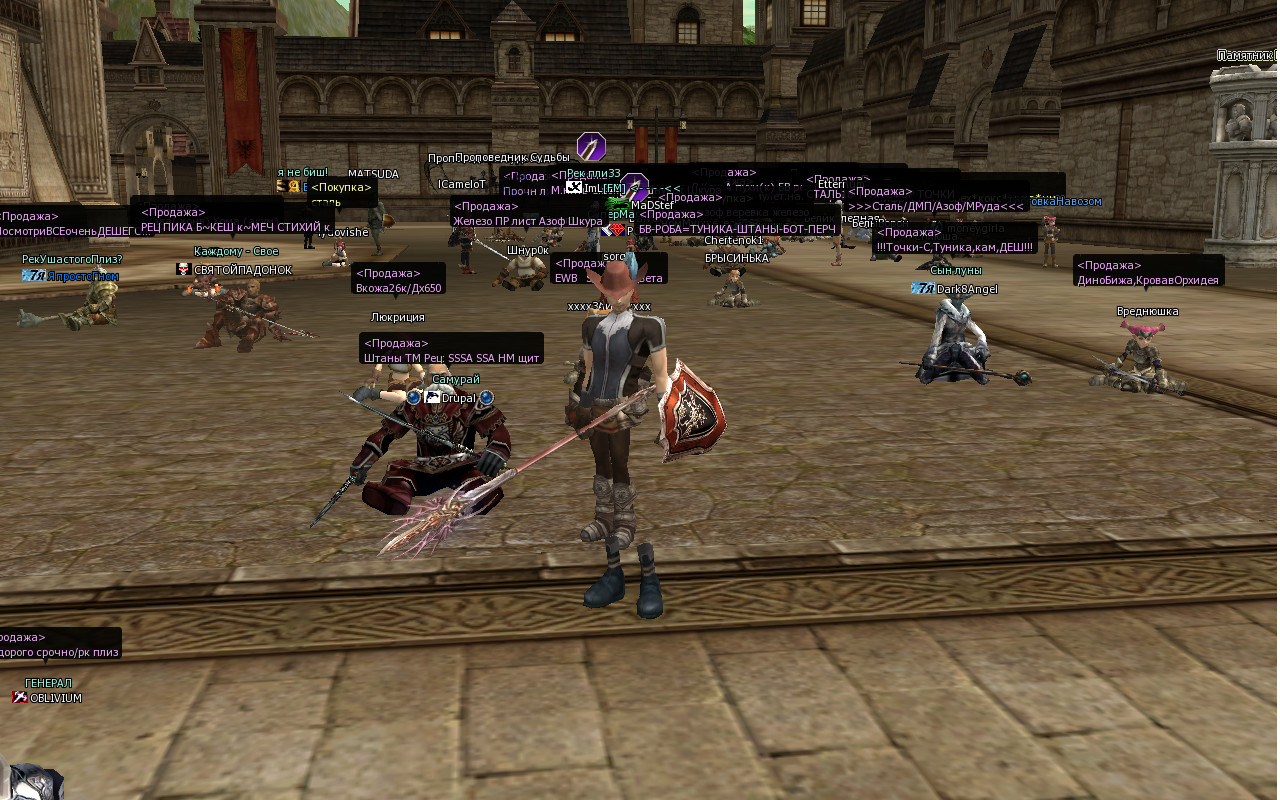Click the "РЕЦ ПИКА Б~КЕШ" store sign

click(232, 220)
